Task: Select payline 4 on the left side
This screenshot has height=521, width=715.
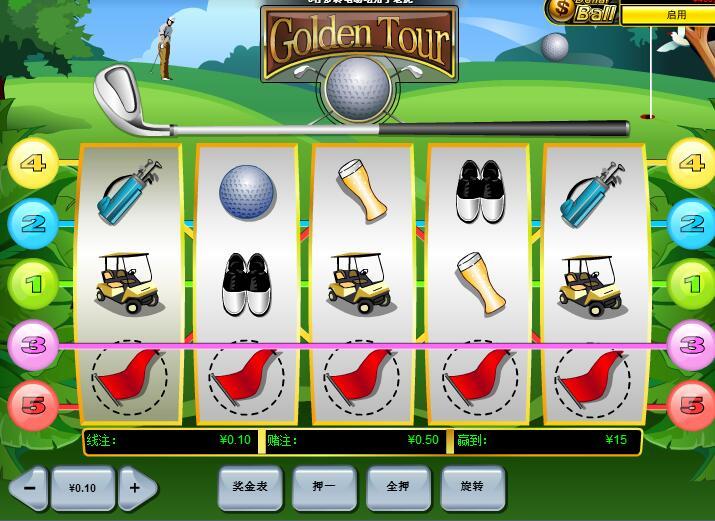Action: [x=33, y=164]
